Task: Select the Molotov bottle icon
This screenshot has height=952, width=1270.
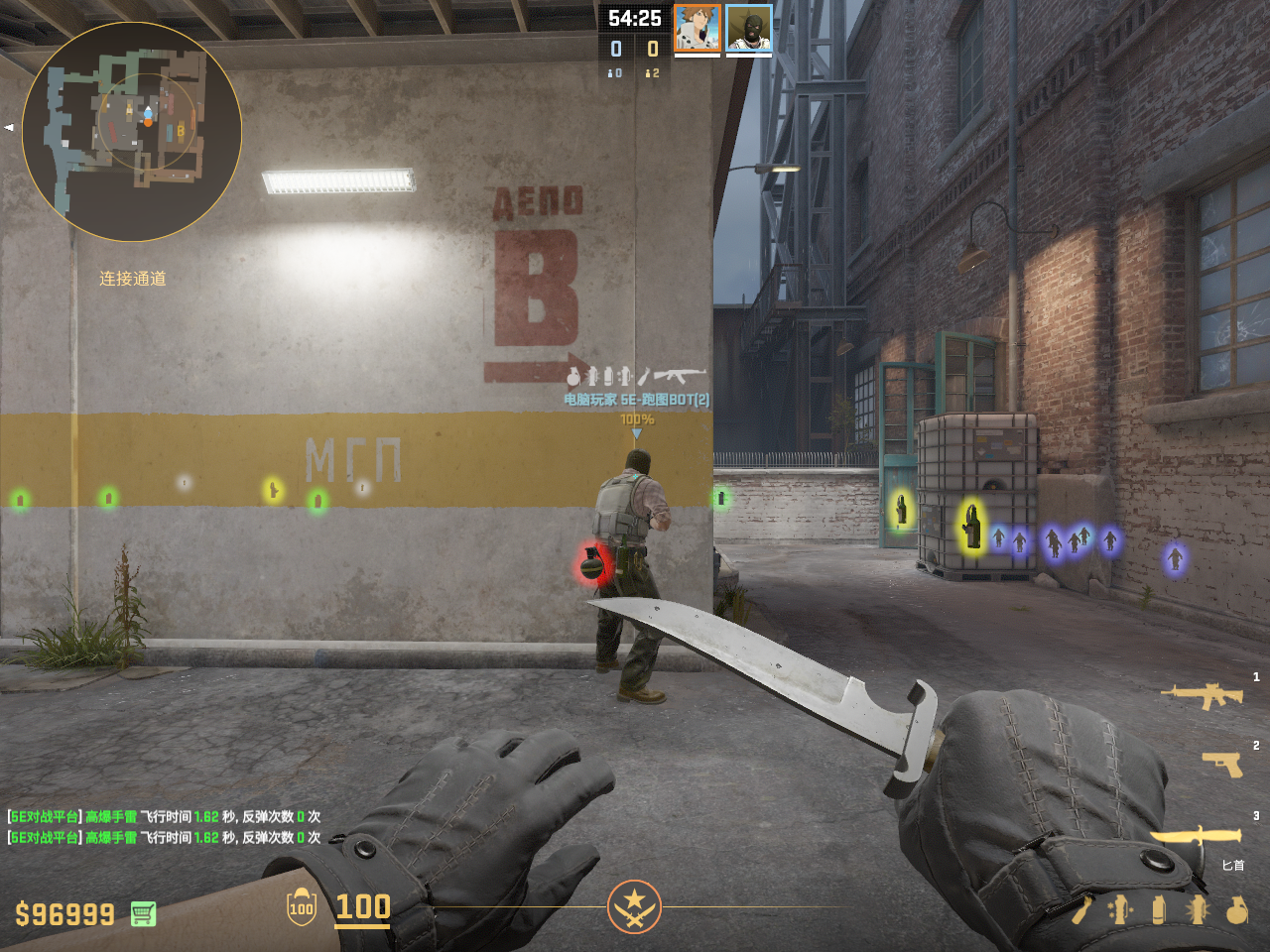Action: [1080, 910]
